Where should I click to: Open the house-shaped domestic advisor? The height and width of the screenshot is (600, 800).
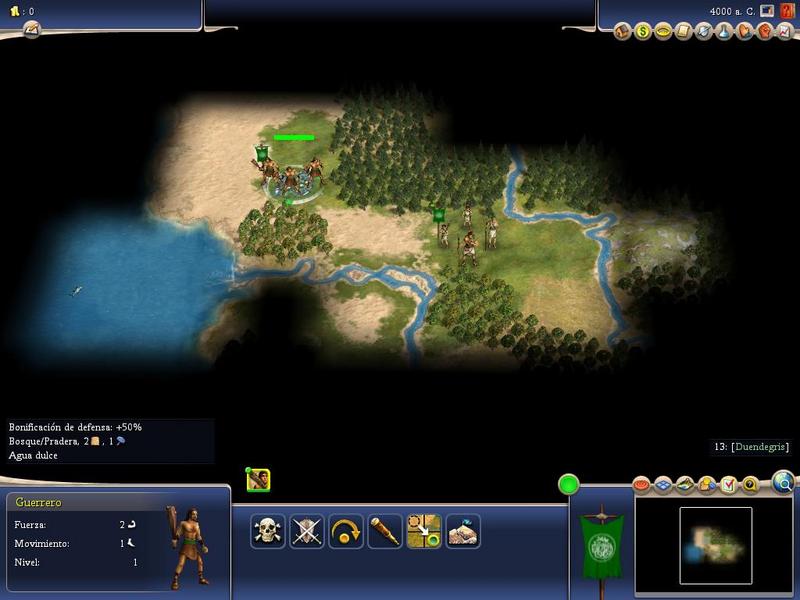(x=624, y=31)
